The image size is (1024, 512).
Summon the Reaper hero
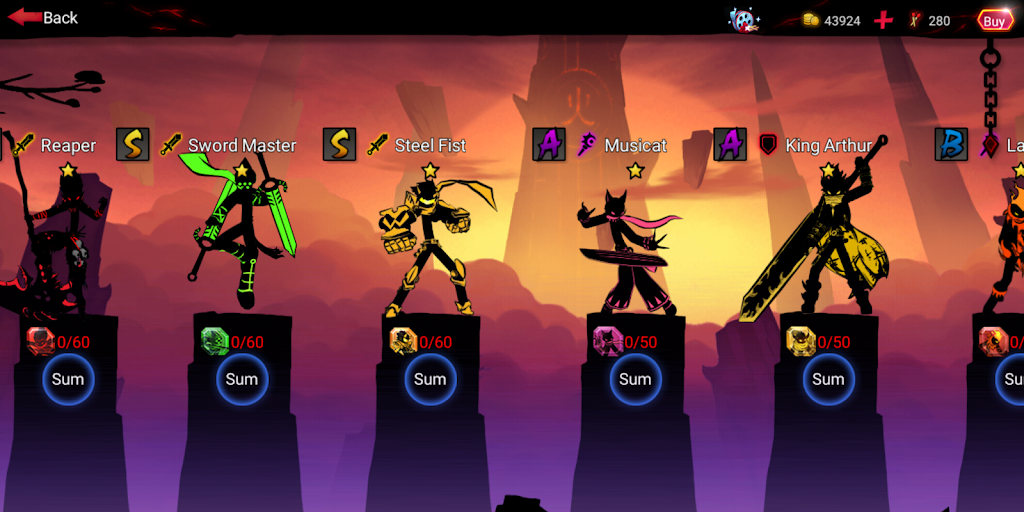click(68, 379)
